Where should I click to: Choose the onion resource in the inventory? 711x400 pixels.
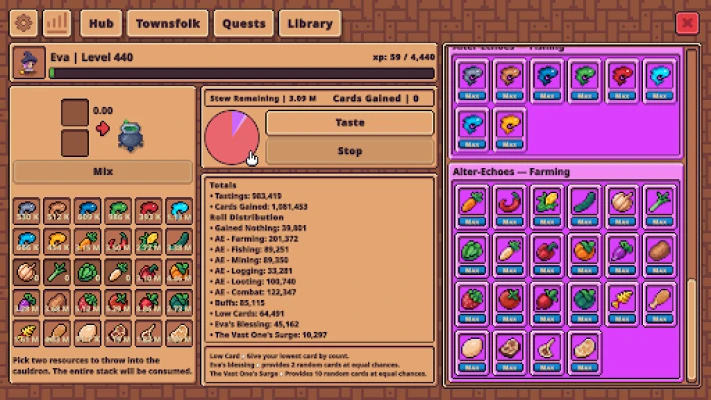29,272
